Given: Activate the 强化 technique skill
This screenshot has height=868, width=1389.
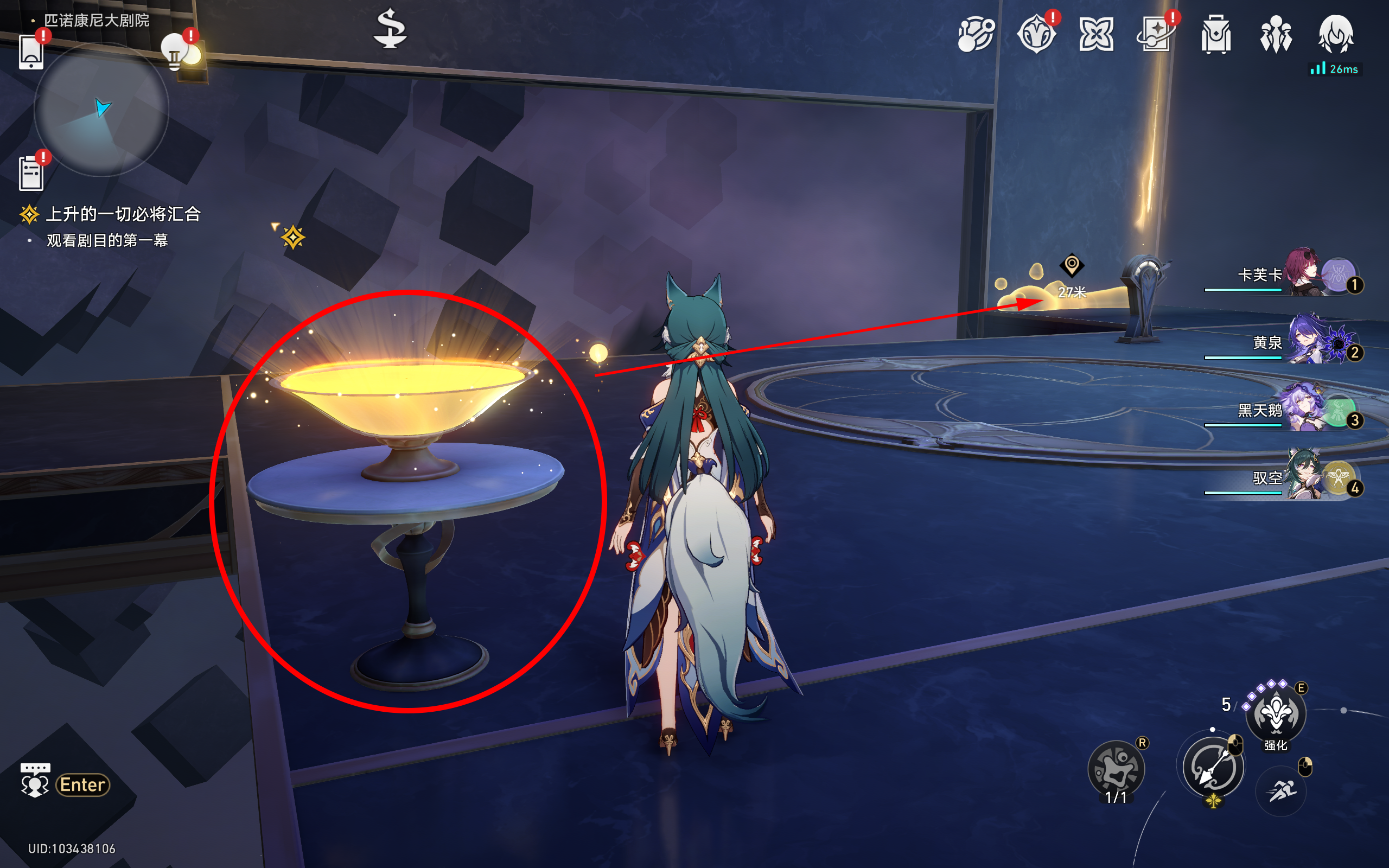Looking at the screenshot, I should click(x=1276, y=713).
